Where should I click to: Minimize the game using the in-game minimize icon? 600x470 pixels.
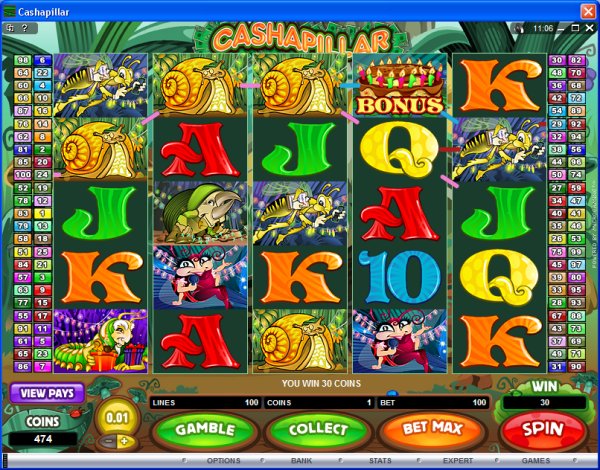(562, 29)
